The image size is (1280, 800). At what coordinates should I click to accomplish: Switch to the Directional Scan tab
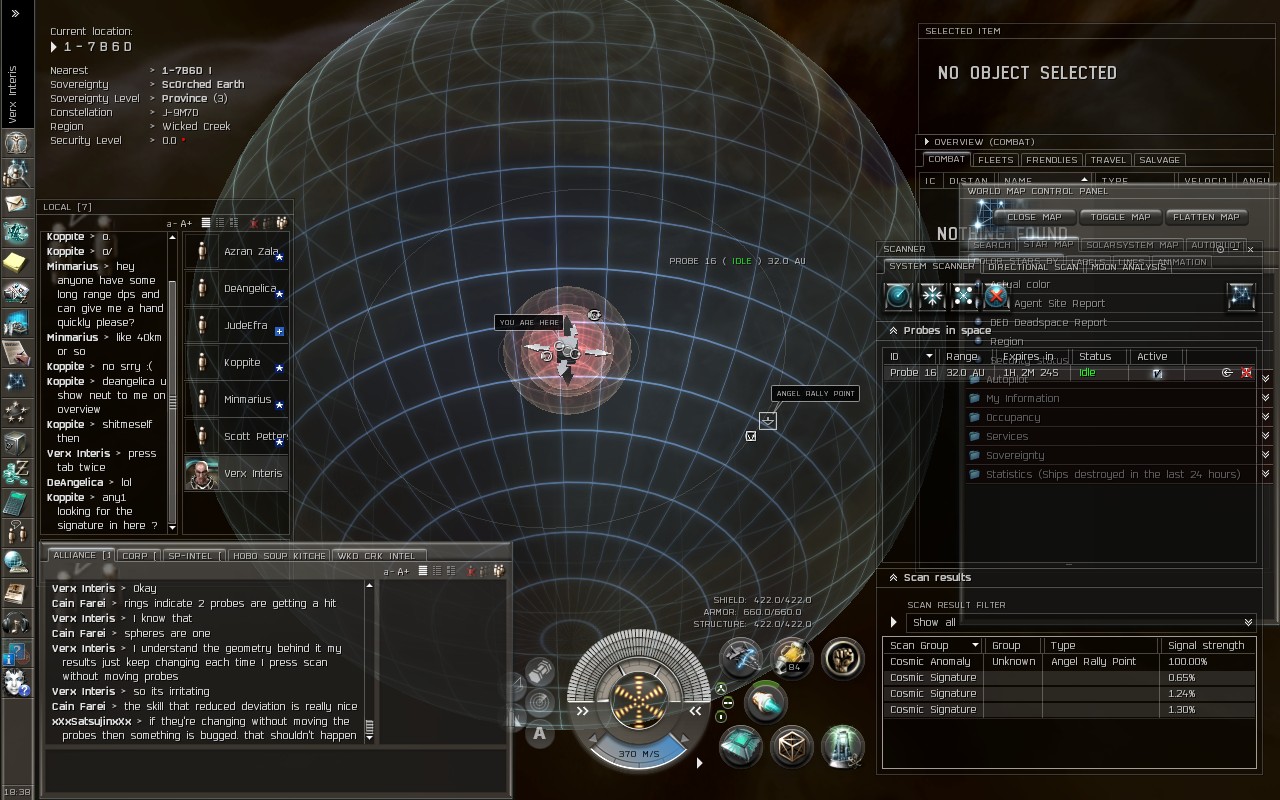point(1033,267)
